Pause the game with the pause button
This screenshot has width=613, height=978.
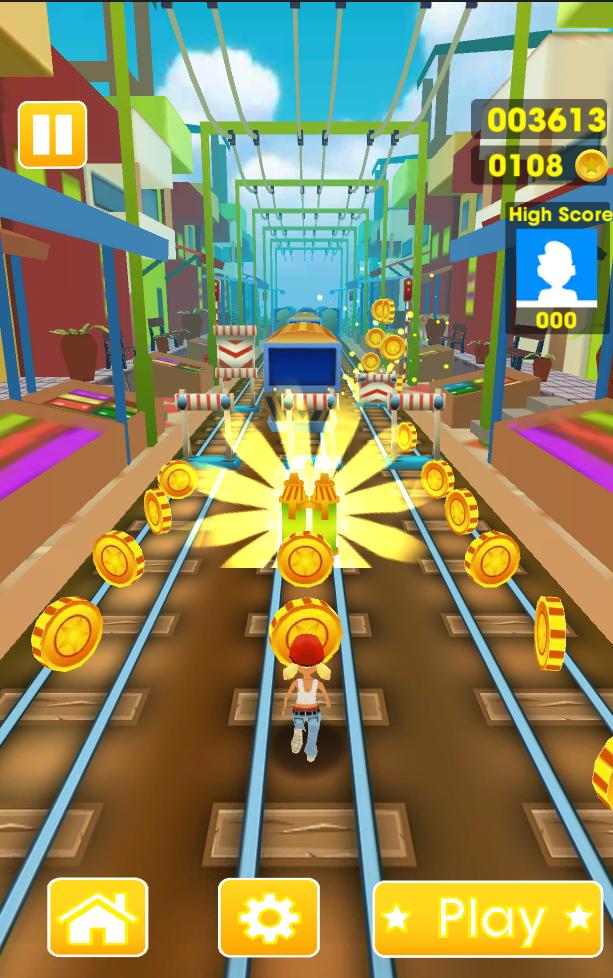pos(52,135)
